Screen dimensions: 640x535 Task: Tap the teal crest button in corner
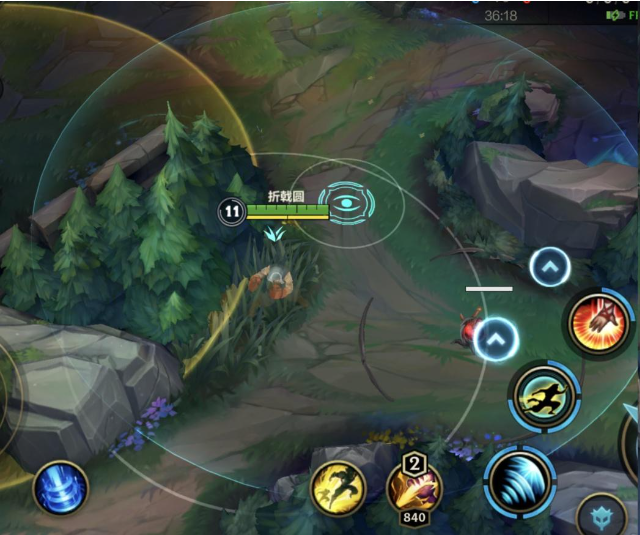pos(601,516)
